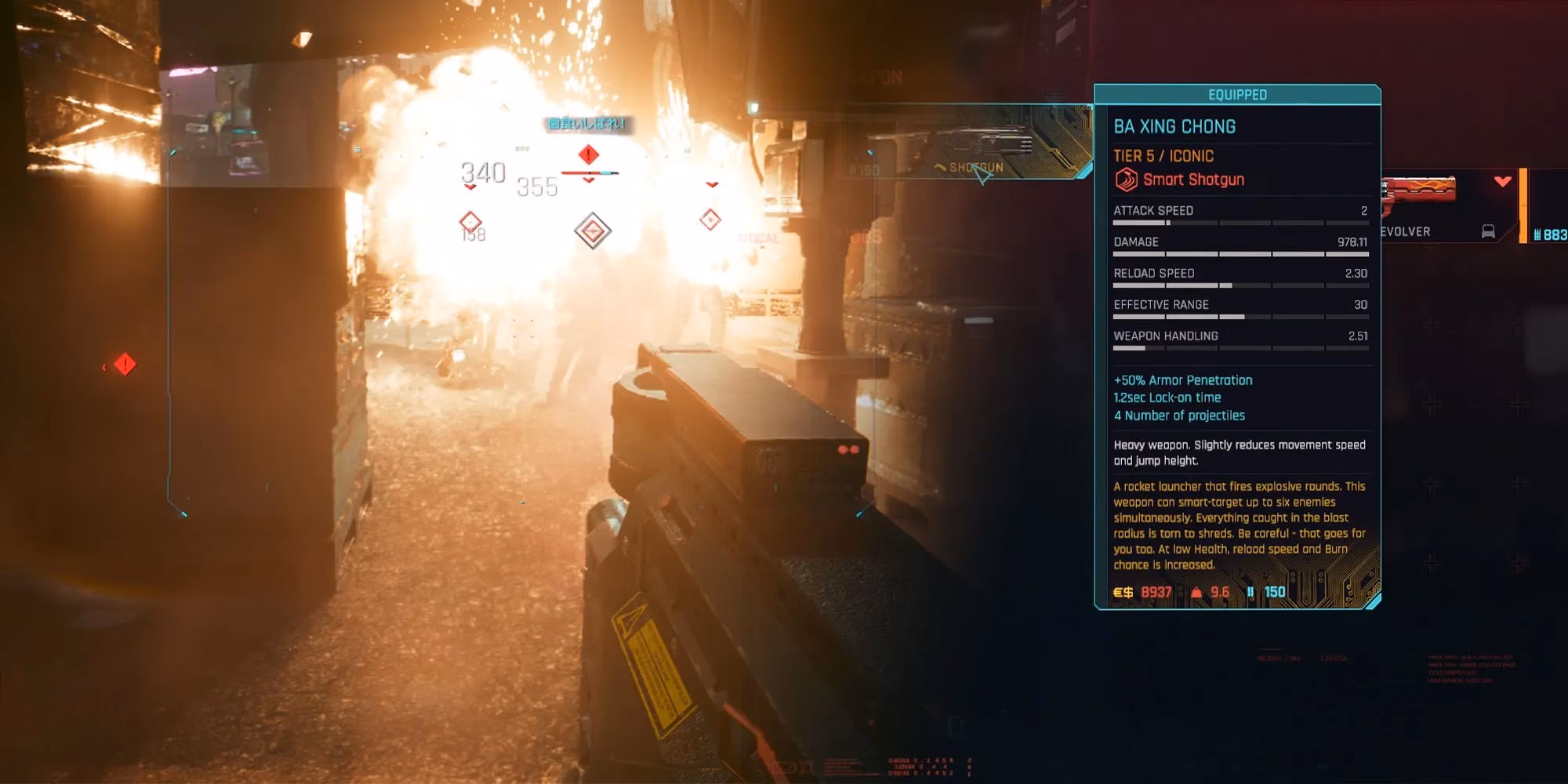Select the backpack icon beside the revolver

click(x=1488, y=231)
